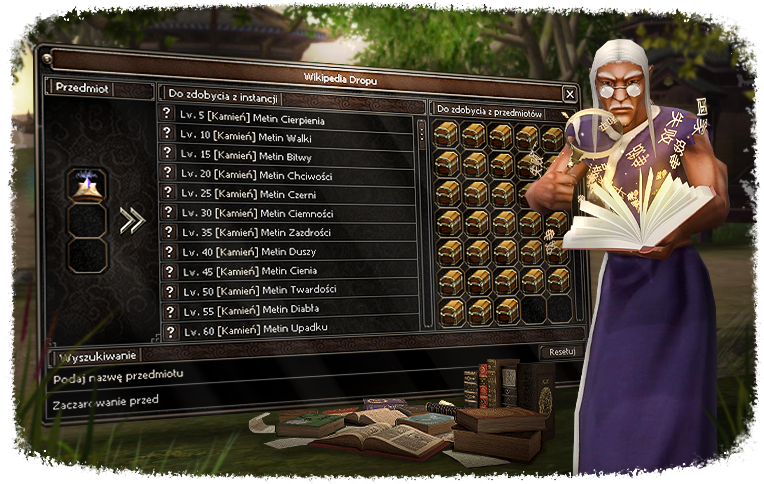Screen dimensions: 764x484
Task: Close the Wikipedia Dropu window
Action: pos(569,94)
